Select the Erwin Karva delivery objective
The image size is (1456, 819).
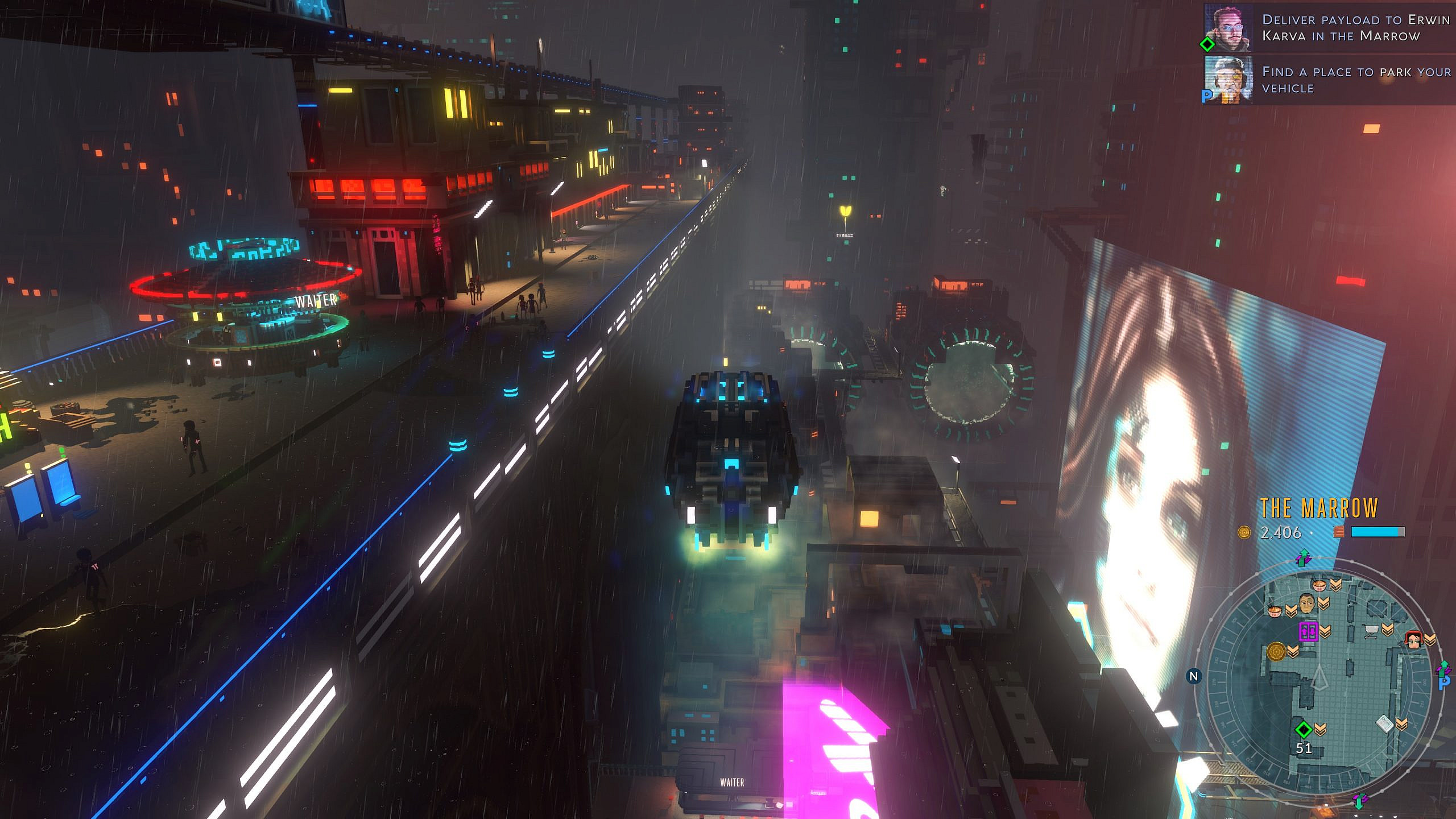coord(1354,28)
